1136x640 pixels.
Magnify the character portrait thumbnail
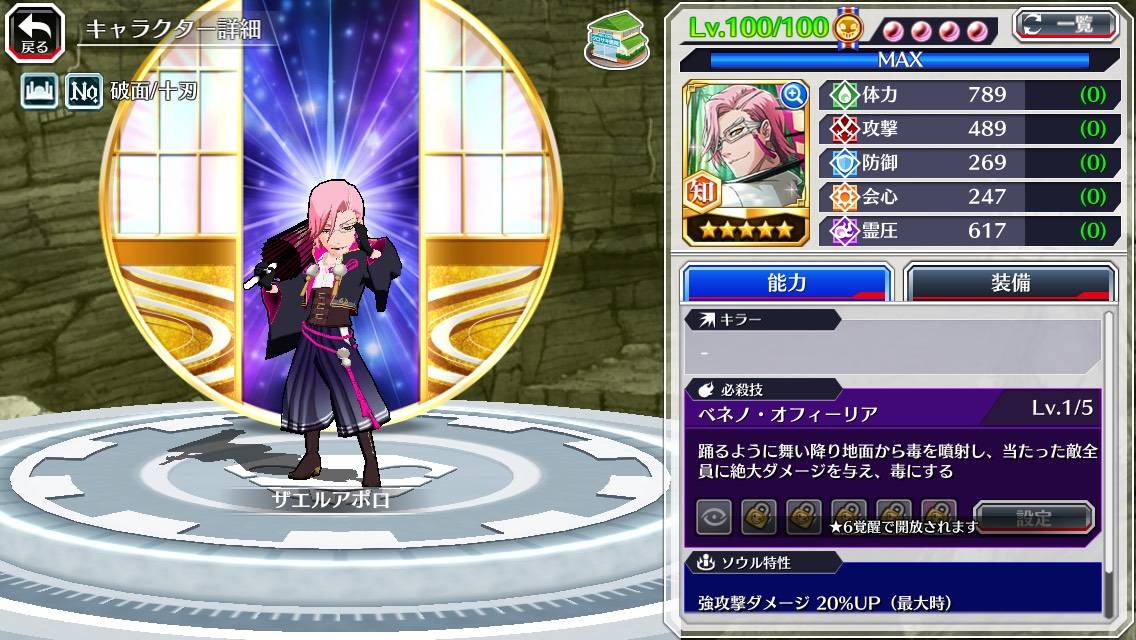click(x=794, y=95)
